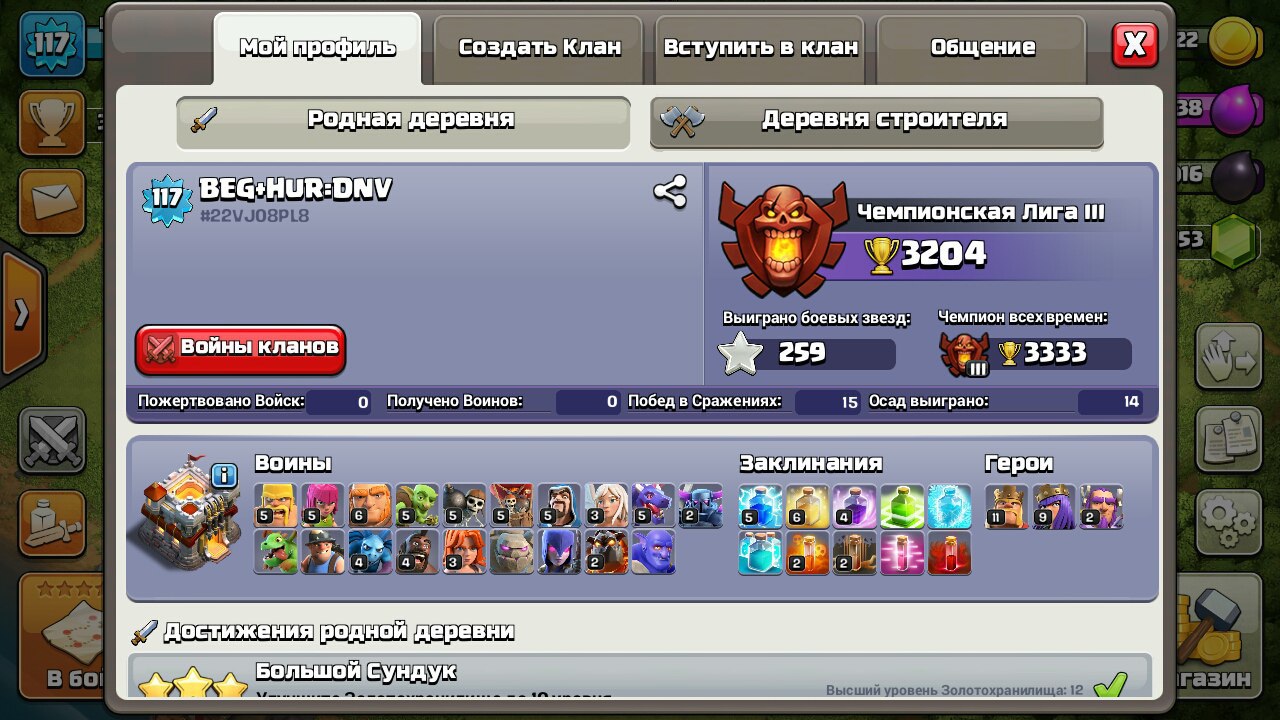This screenshot has width=1280, height=720.
Task: Tap the Town Hall info button
Action: tap(224, 475)
